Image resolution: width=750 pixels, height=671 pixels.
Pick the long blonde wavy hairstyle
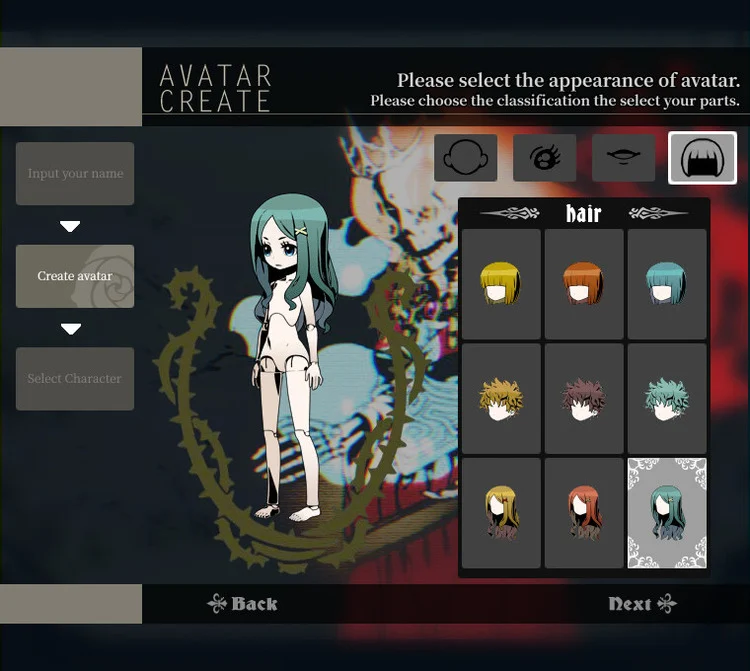pos(501,513)
